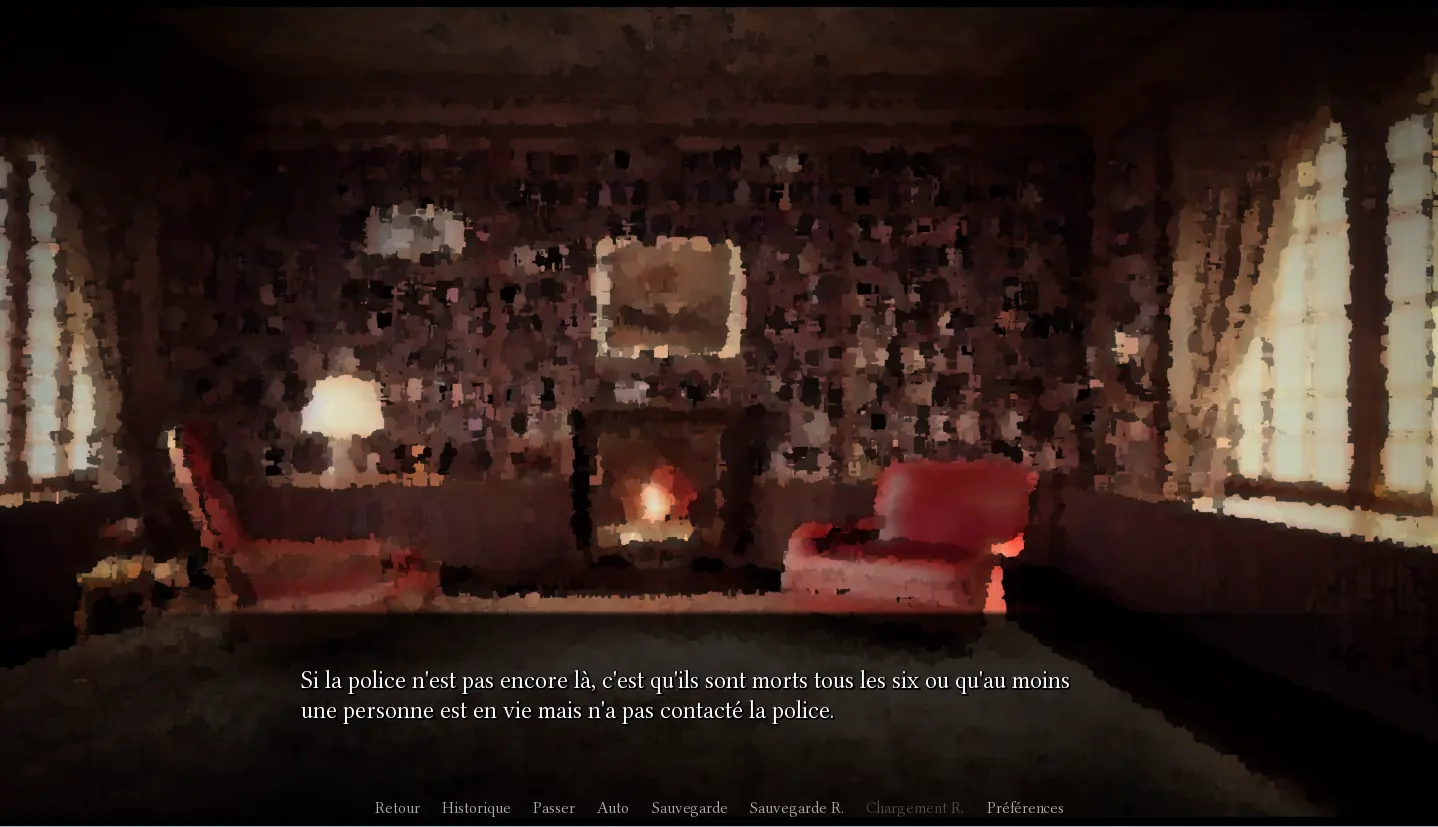
Task: Toggle Auto text advance
Action: tap(613, 808)
